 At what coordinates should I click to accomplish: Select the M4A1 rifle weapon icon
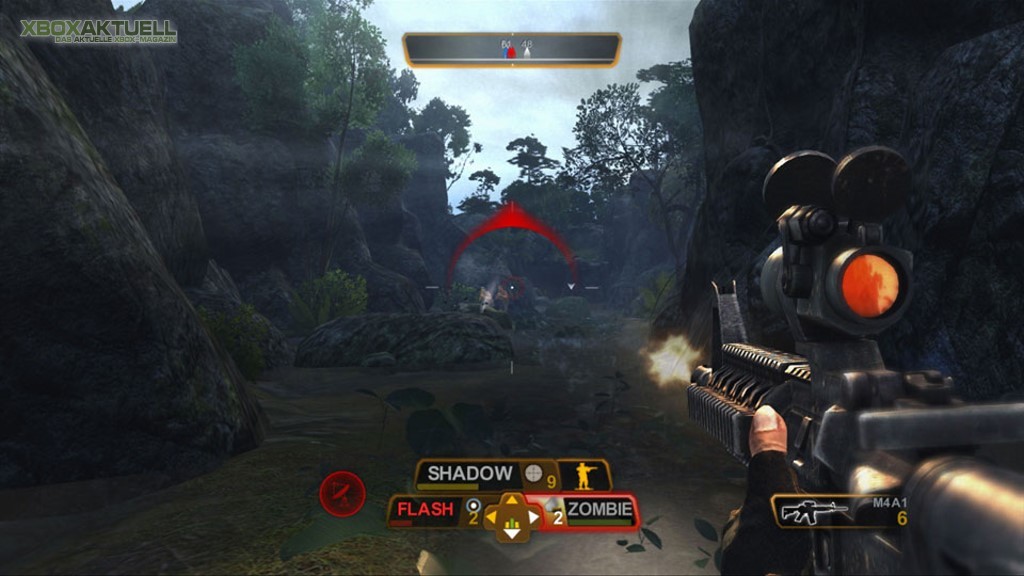[814, 512]
